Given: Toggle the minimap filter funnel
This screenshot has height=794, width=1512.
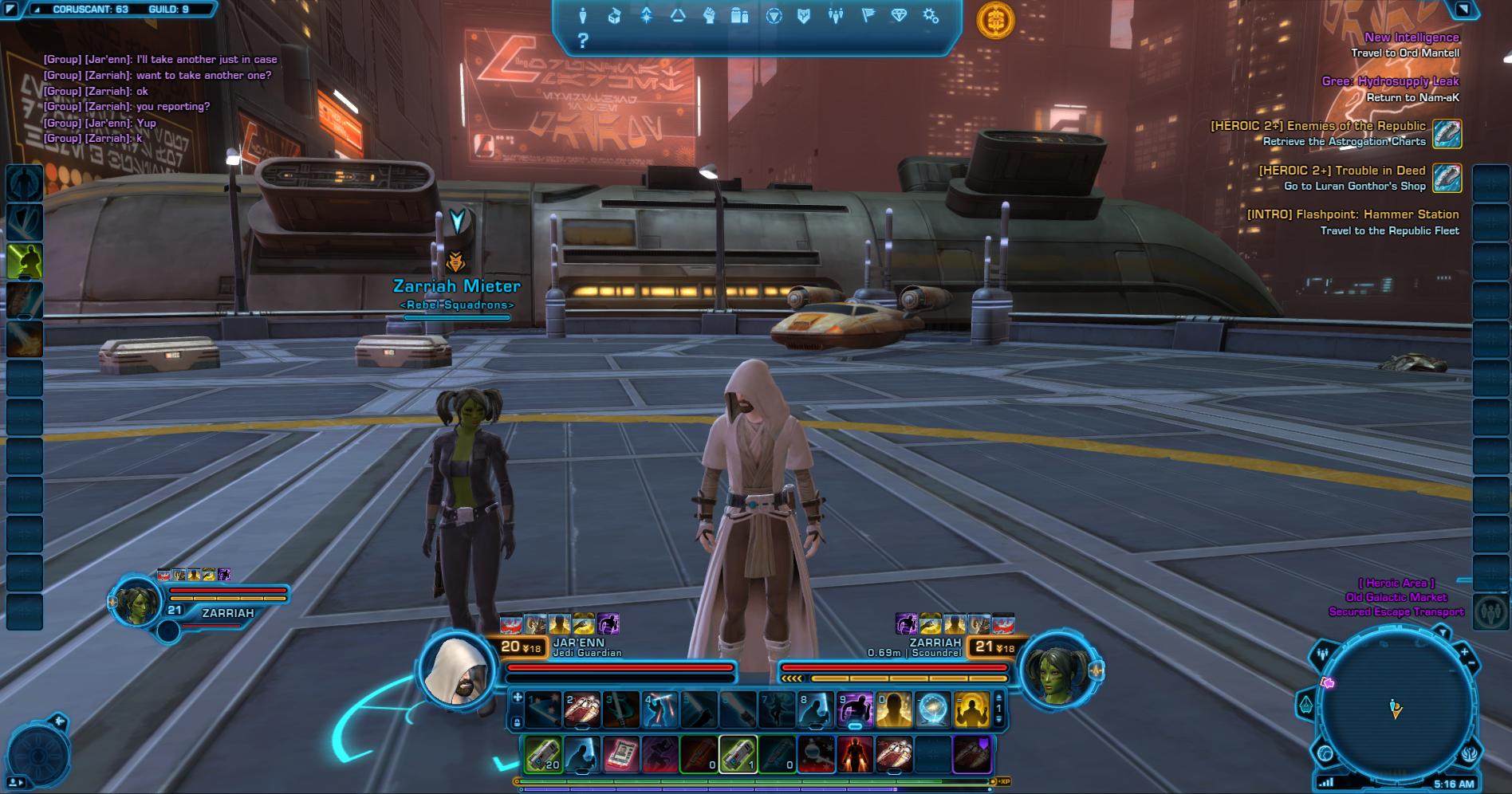Looking at the screenshot, I should (1442, 634).
